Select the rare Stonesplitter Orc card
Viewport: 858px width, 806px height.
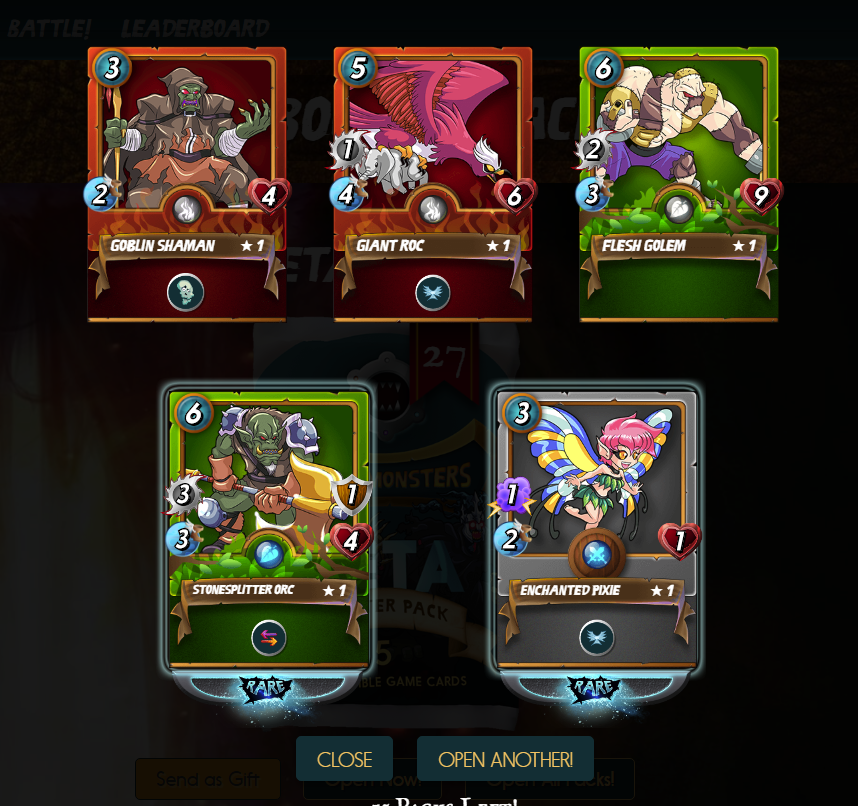269,530
